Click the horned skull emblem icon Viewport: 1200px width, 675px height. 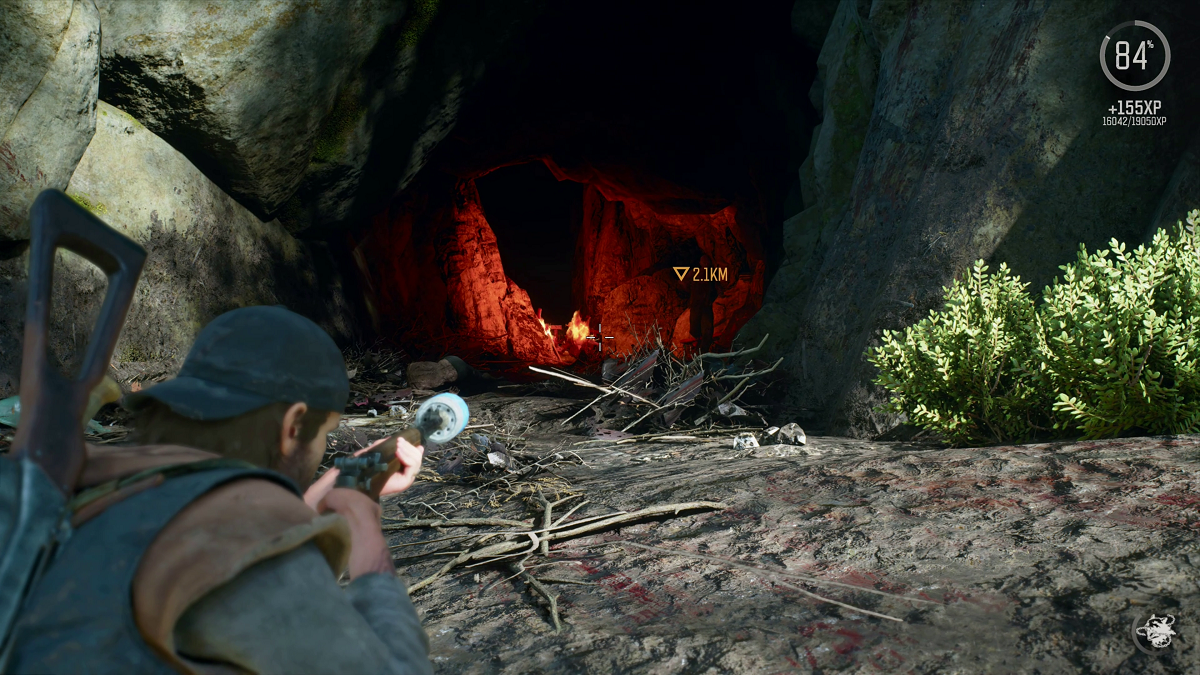pos(1154,631)
